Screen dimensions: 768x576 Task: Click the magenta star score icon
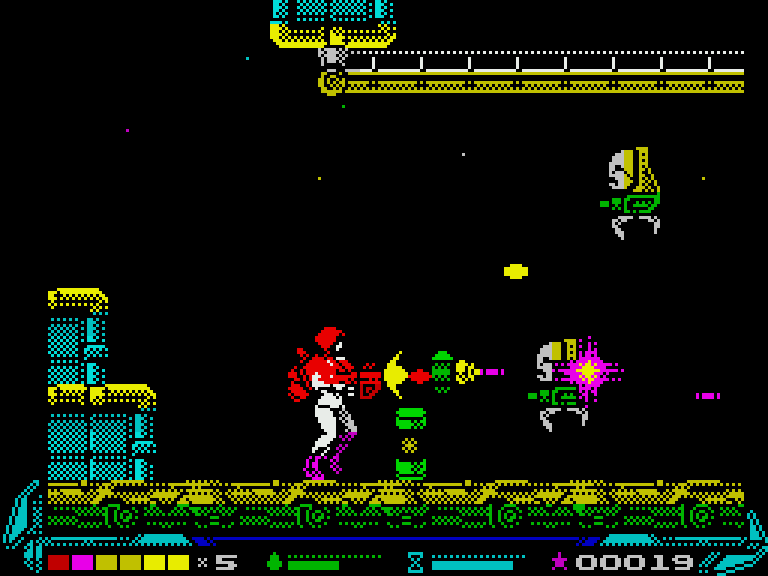point(559,562)
